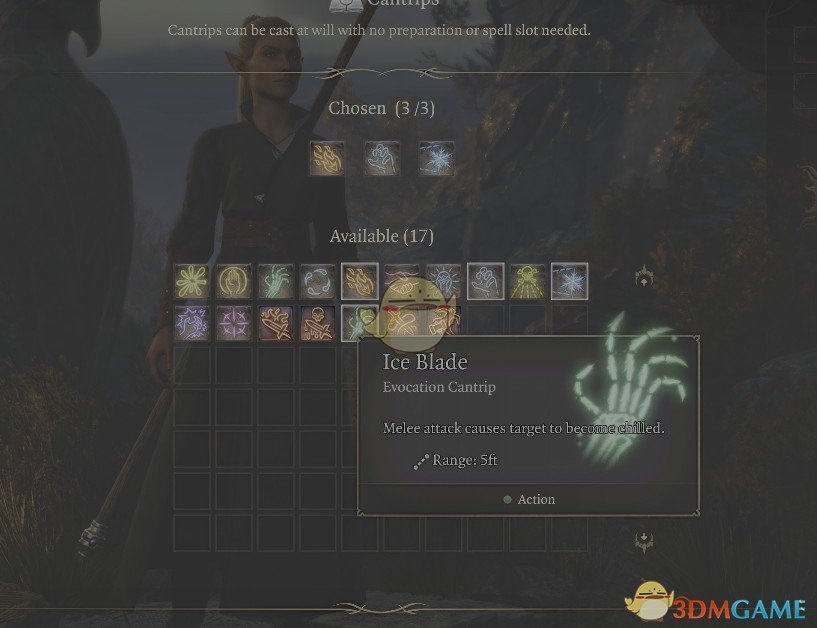Select the chosen Ray of Frost cantrip

click(x=436, y=158)
